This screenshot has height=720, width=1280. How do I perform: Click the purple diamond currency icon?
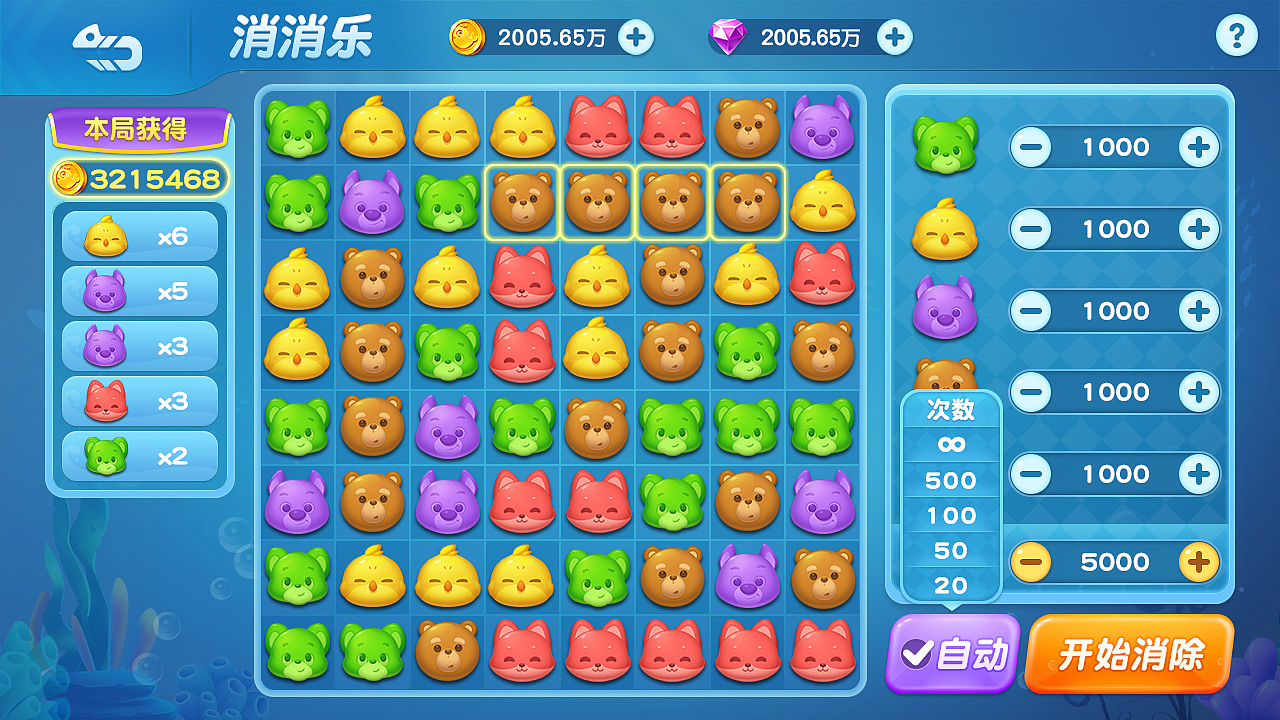726,37
